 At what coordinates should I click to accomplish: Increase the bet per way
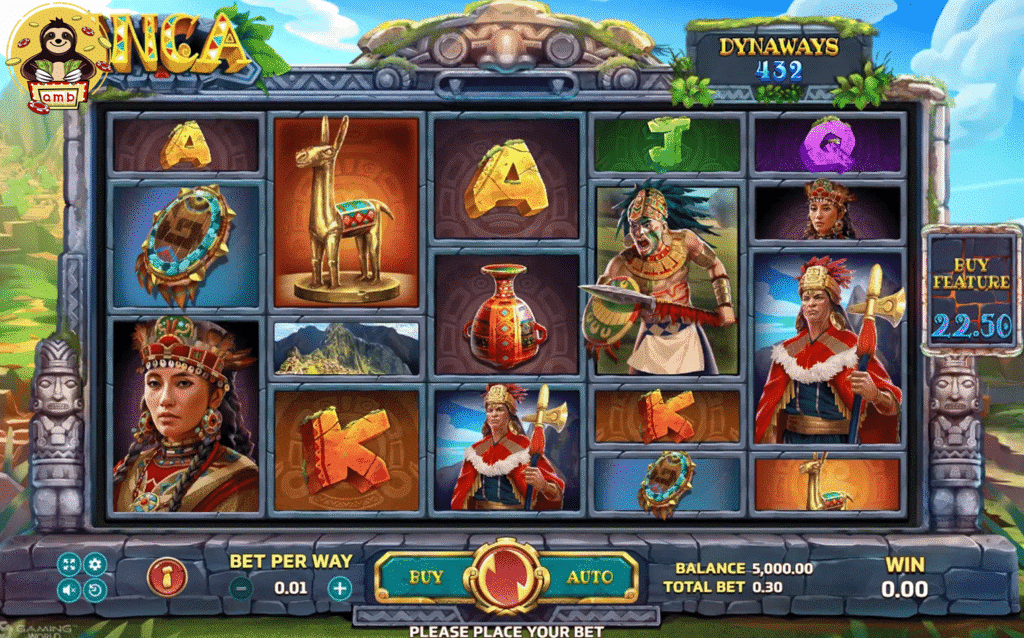coord(340,587)
